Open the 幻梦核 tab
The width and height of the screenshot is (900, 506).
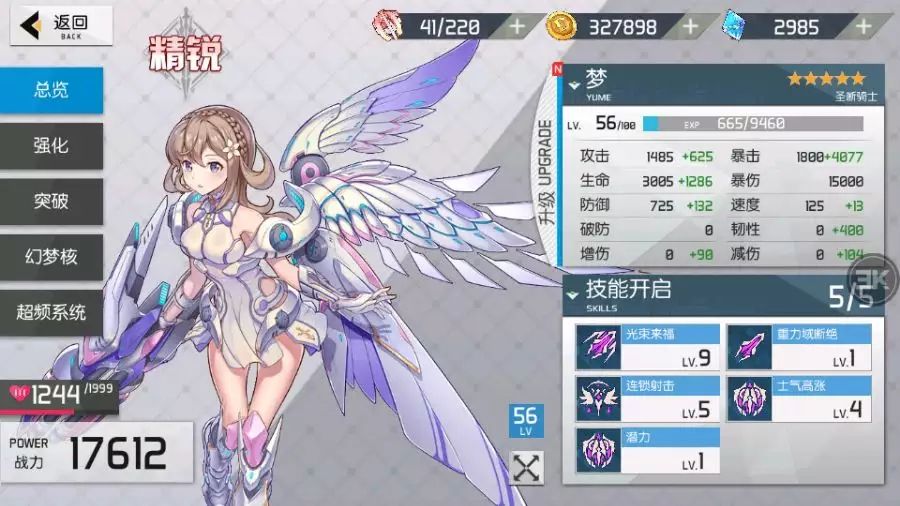[x=51, y=257]
